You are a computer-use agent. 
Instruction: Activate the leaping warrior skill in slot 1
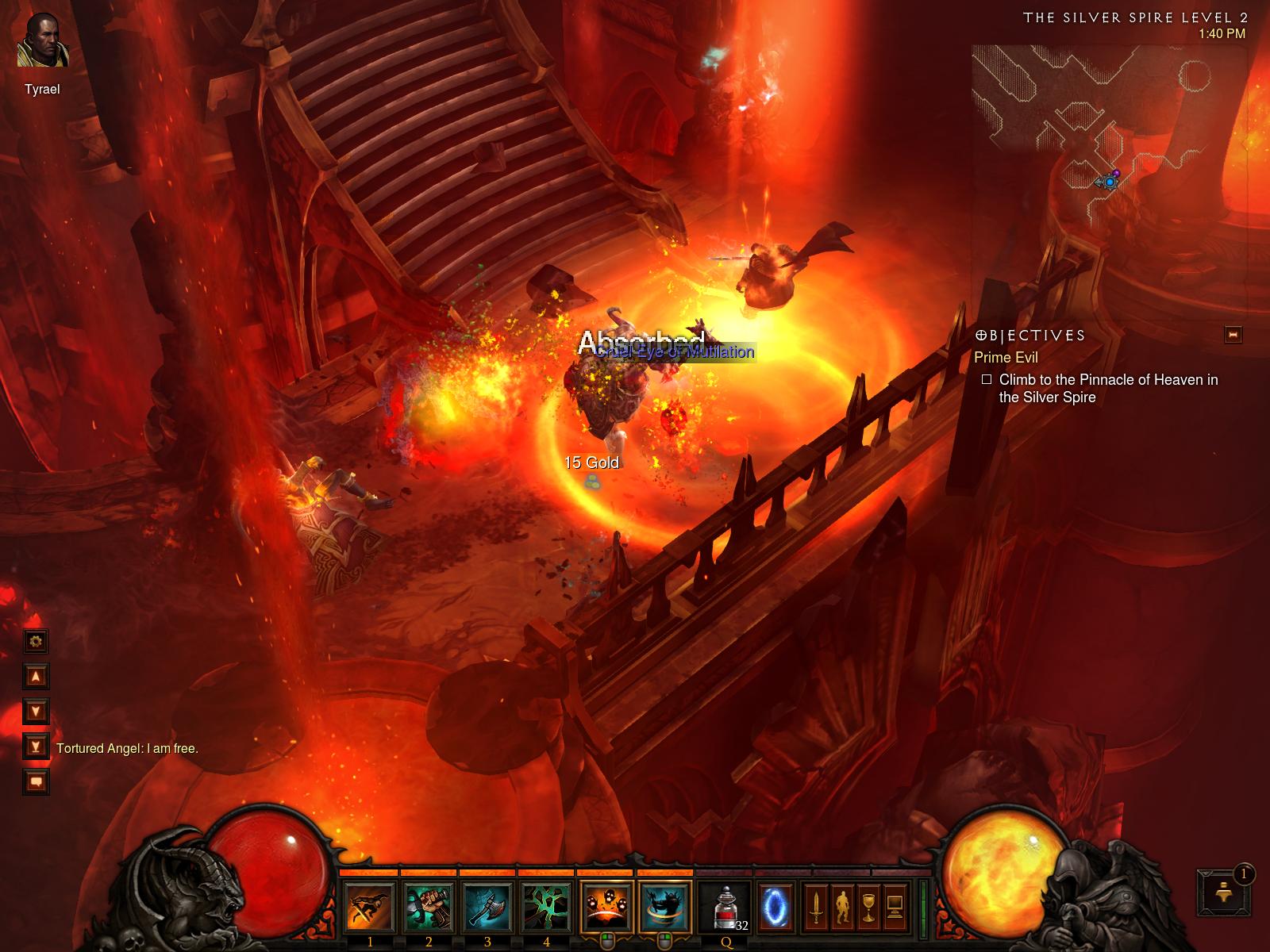tap(370, 907)
